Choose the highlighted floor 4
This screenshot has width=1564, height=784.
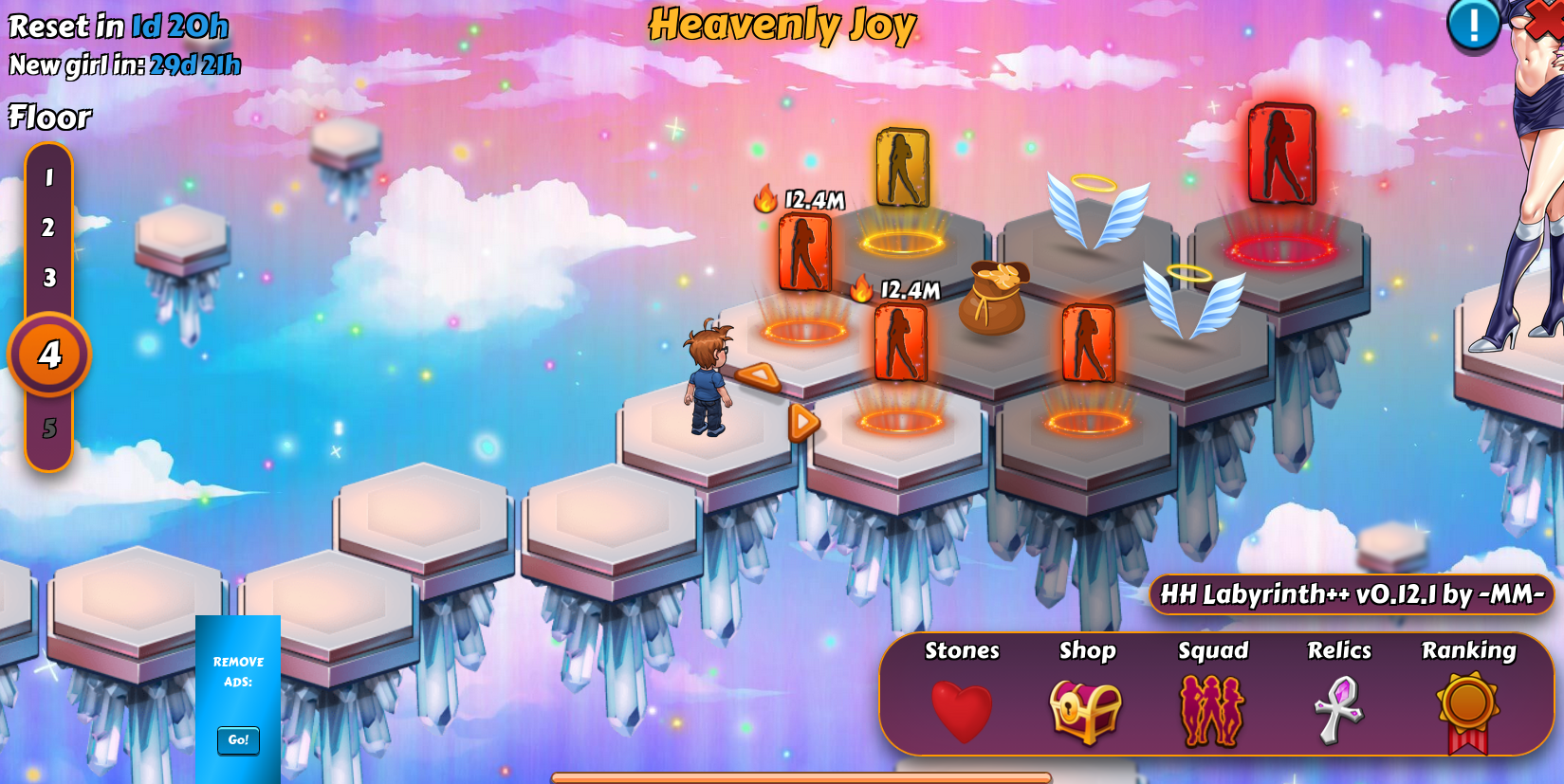[x=49, y=355]
